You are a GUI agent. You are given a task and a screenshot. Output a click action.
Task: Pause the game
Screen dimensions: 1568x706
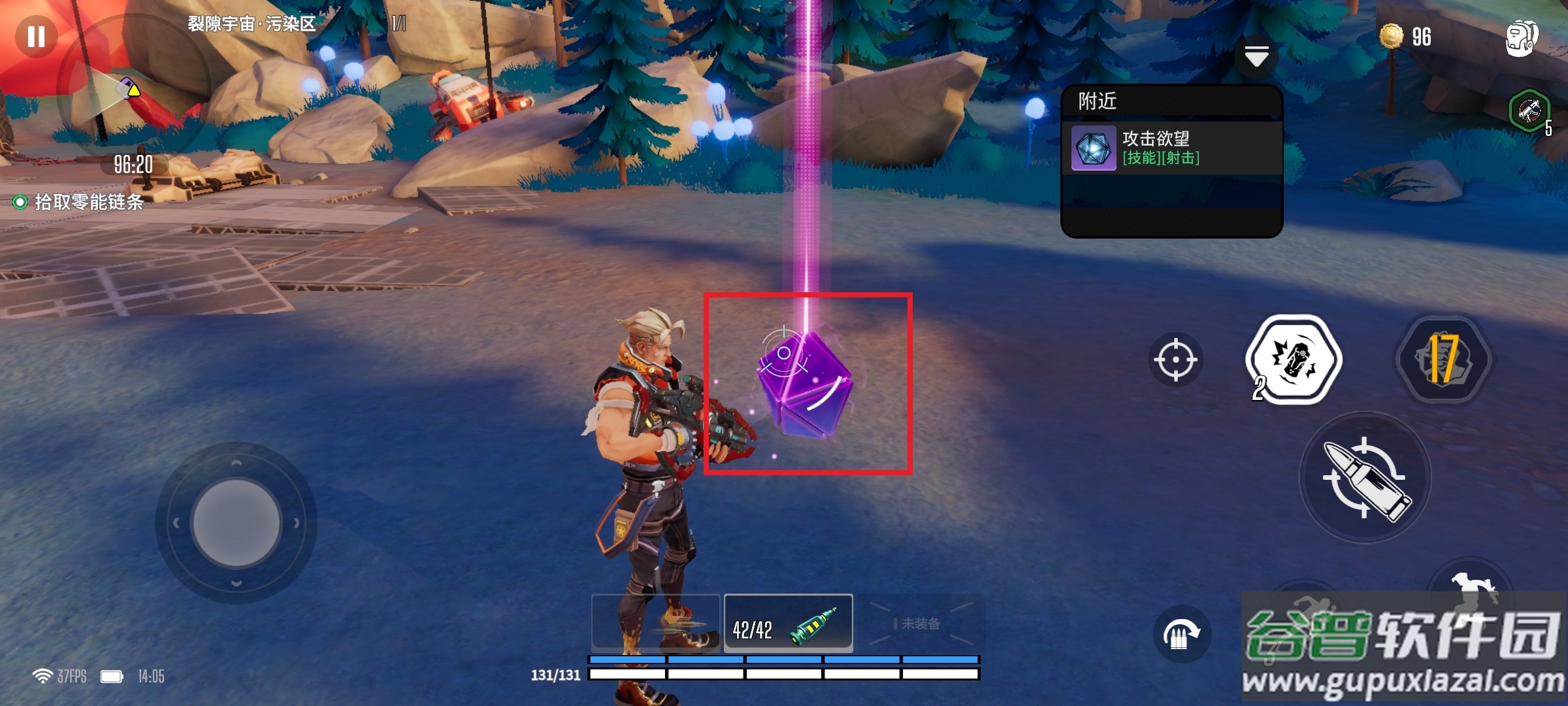(36, 36)
